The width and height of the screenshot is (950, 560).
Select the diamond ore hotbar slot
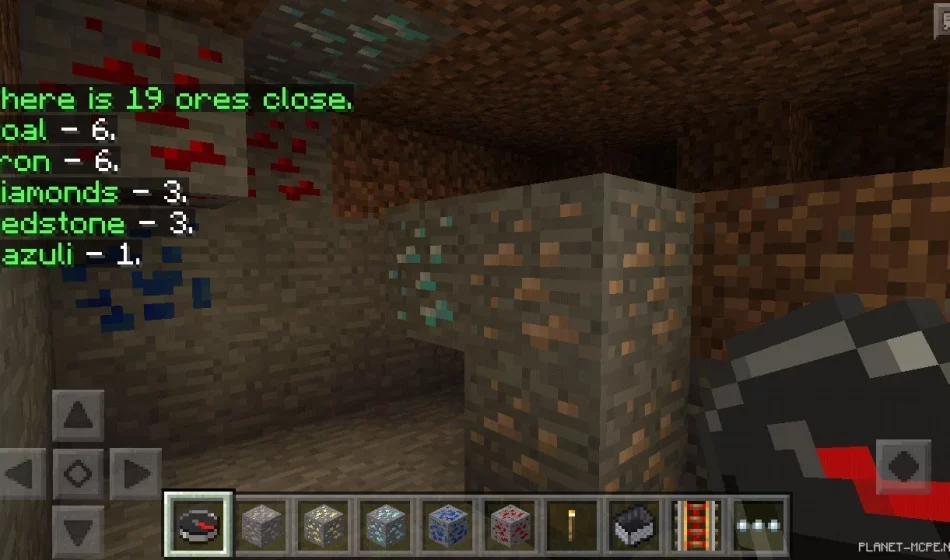(x=386, y=525)
